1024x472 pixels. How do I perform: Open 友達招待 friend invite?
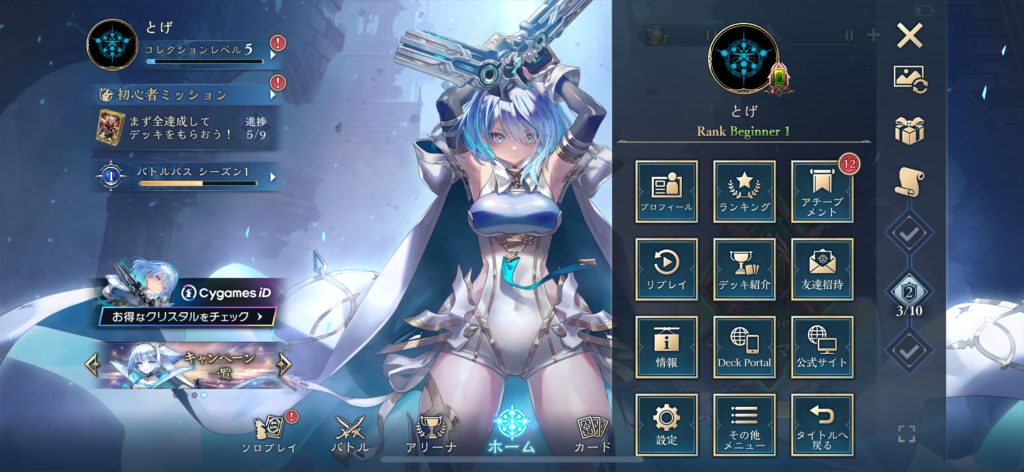coord(822,269)
